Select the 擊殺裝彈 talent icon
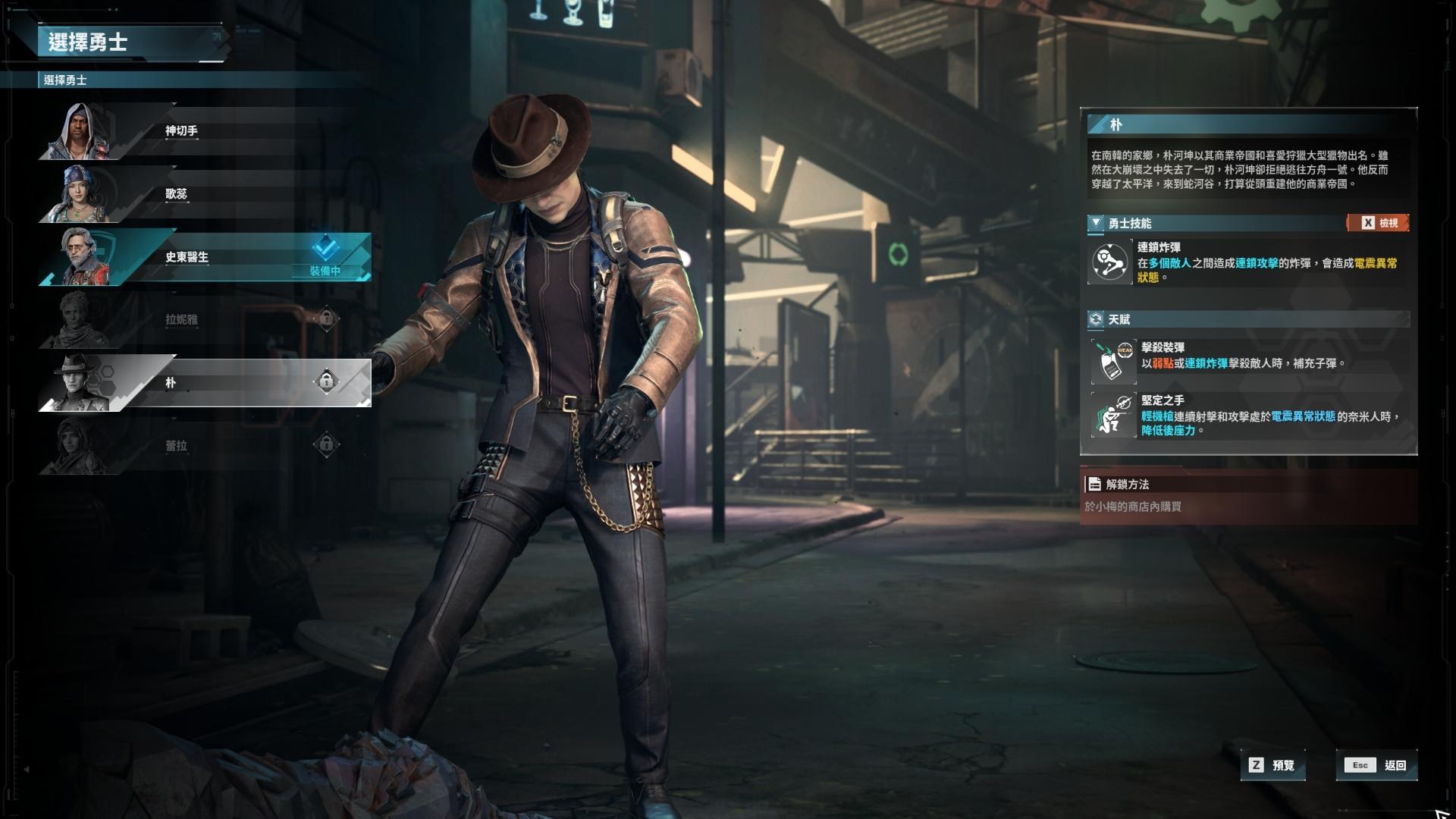The width and height of the screenshot is (1456, 819). click(1113, 361)
